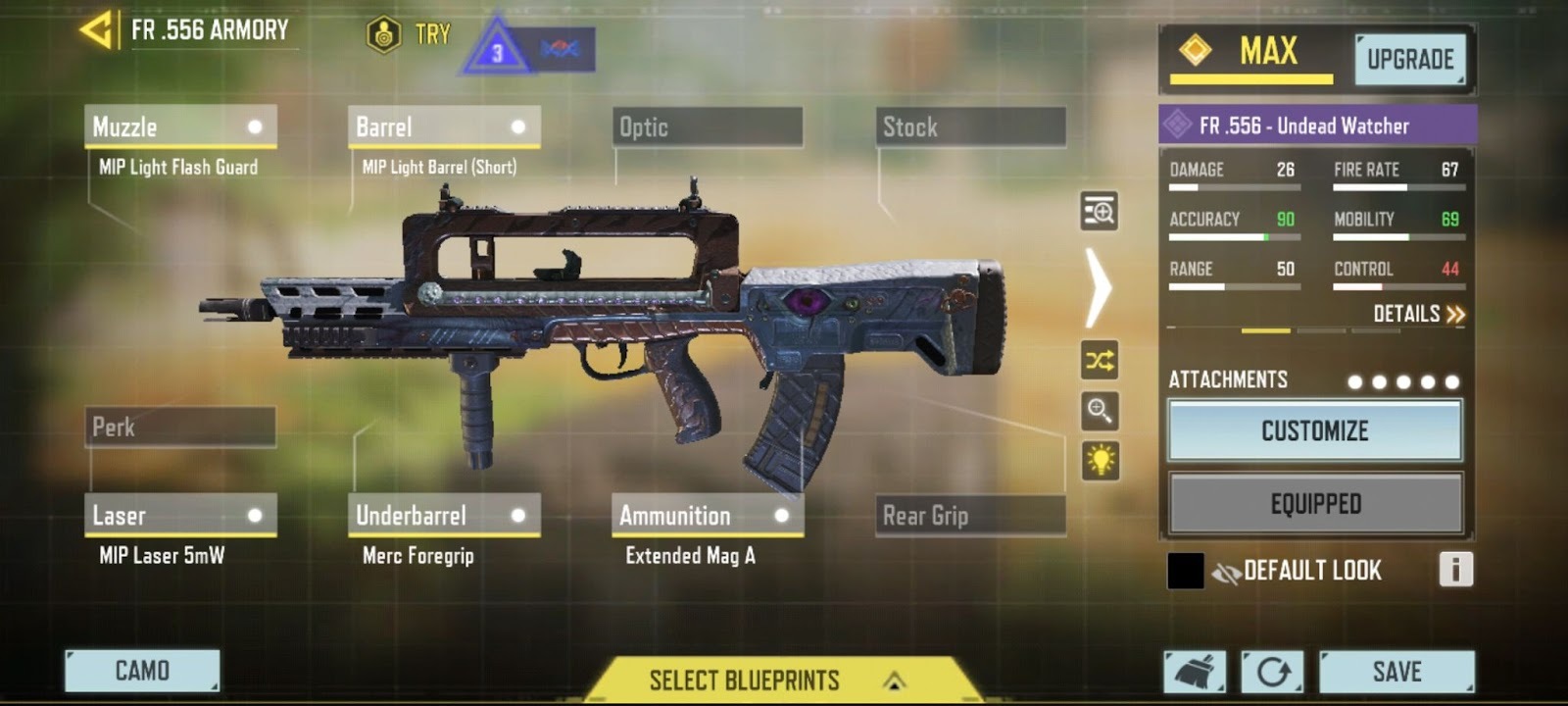
Task: Change the Laser attachment
Action: pyautogui.click(x=180, y=516)
